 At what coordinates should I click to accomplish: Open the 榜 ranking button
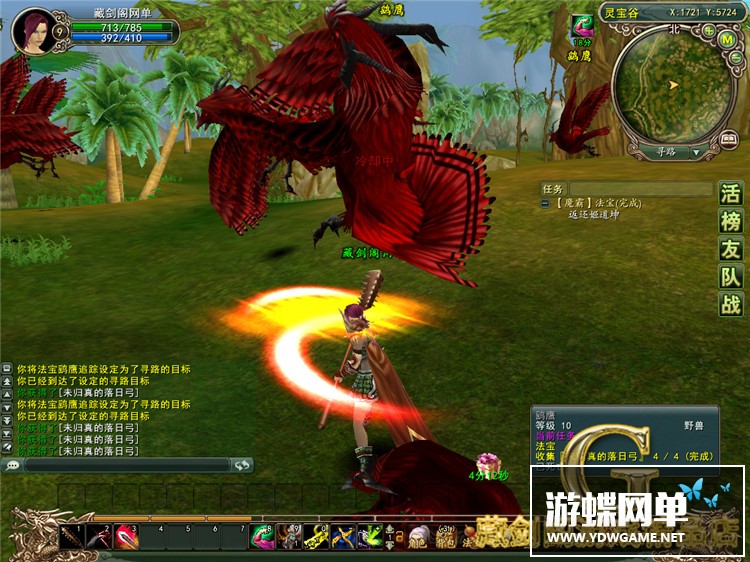[x=732, y=222]
